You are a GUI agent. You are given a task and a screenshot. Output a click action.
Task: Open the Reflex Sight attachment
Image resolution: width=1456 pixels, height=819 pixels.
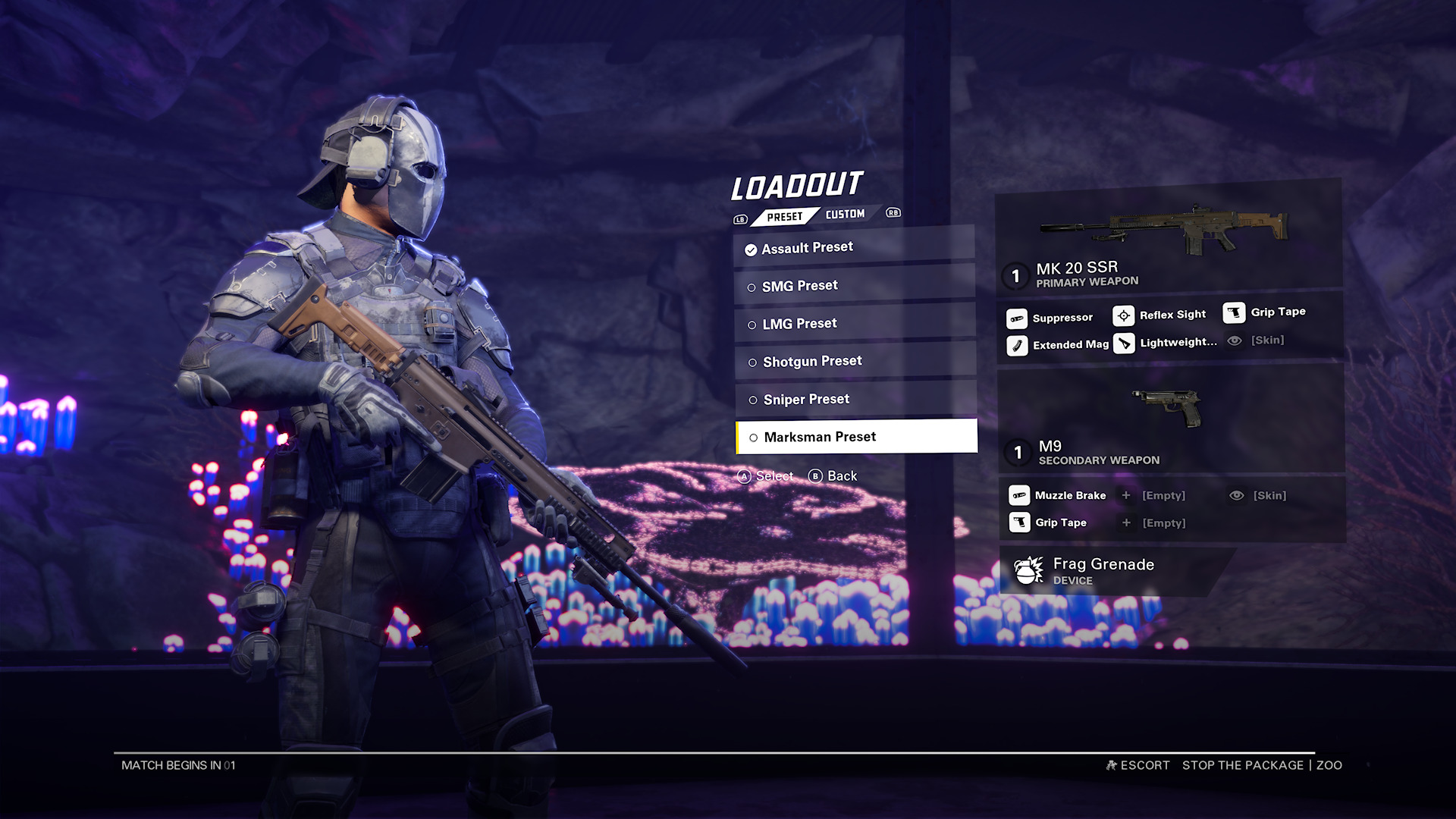tap(1122, 314)
